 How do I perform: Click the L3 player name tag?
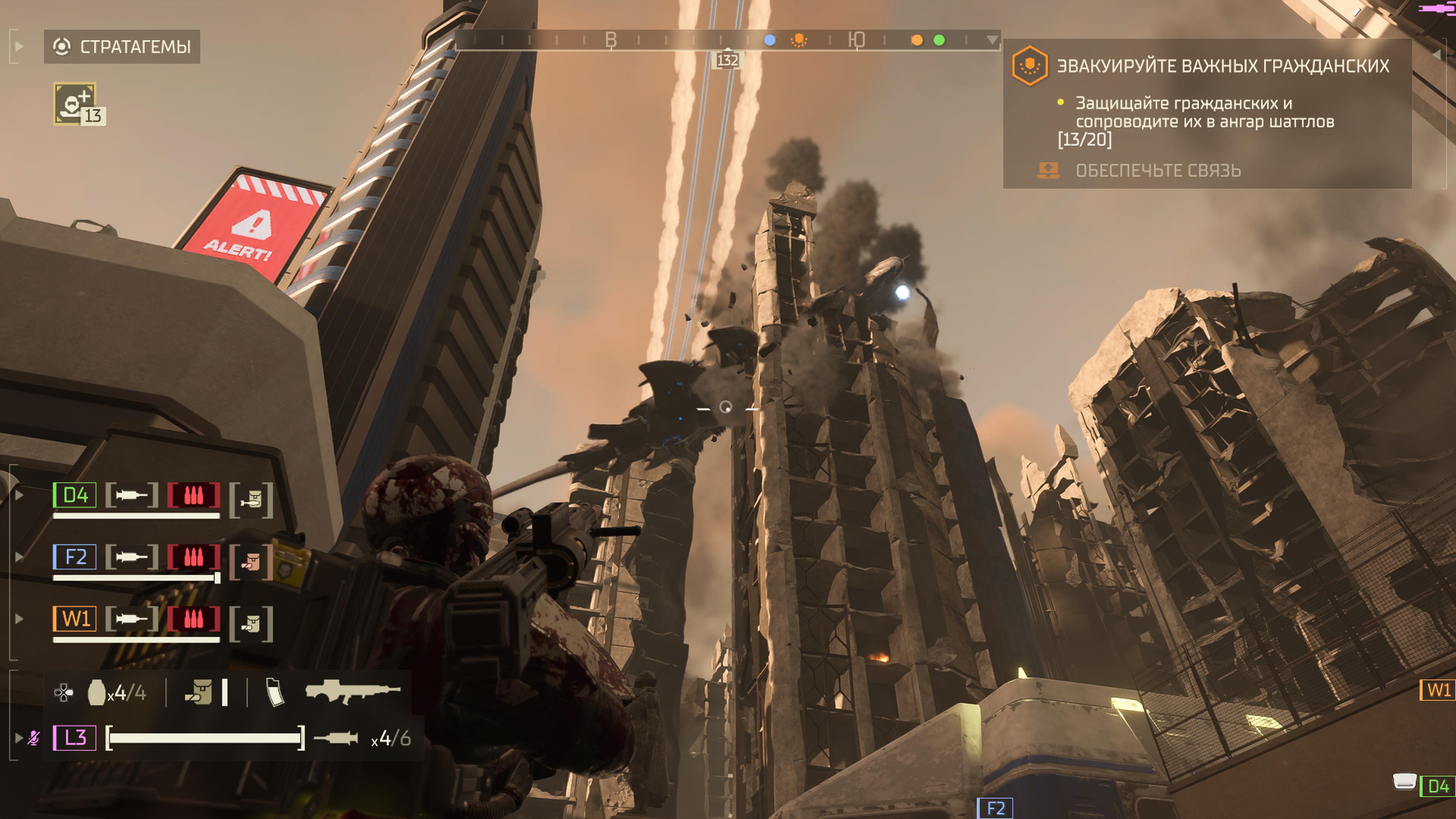click(x=75, y=737)
